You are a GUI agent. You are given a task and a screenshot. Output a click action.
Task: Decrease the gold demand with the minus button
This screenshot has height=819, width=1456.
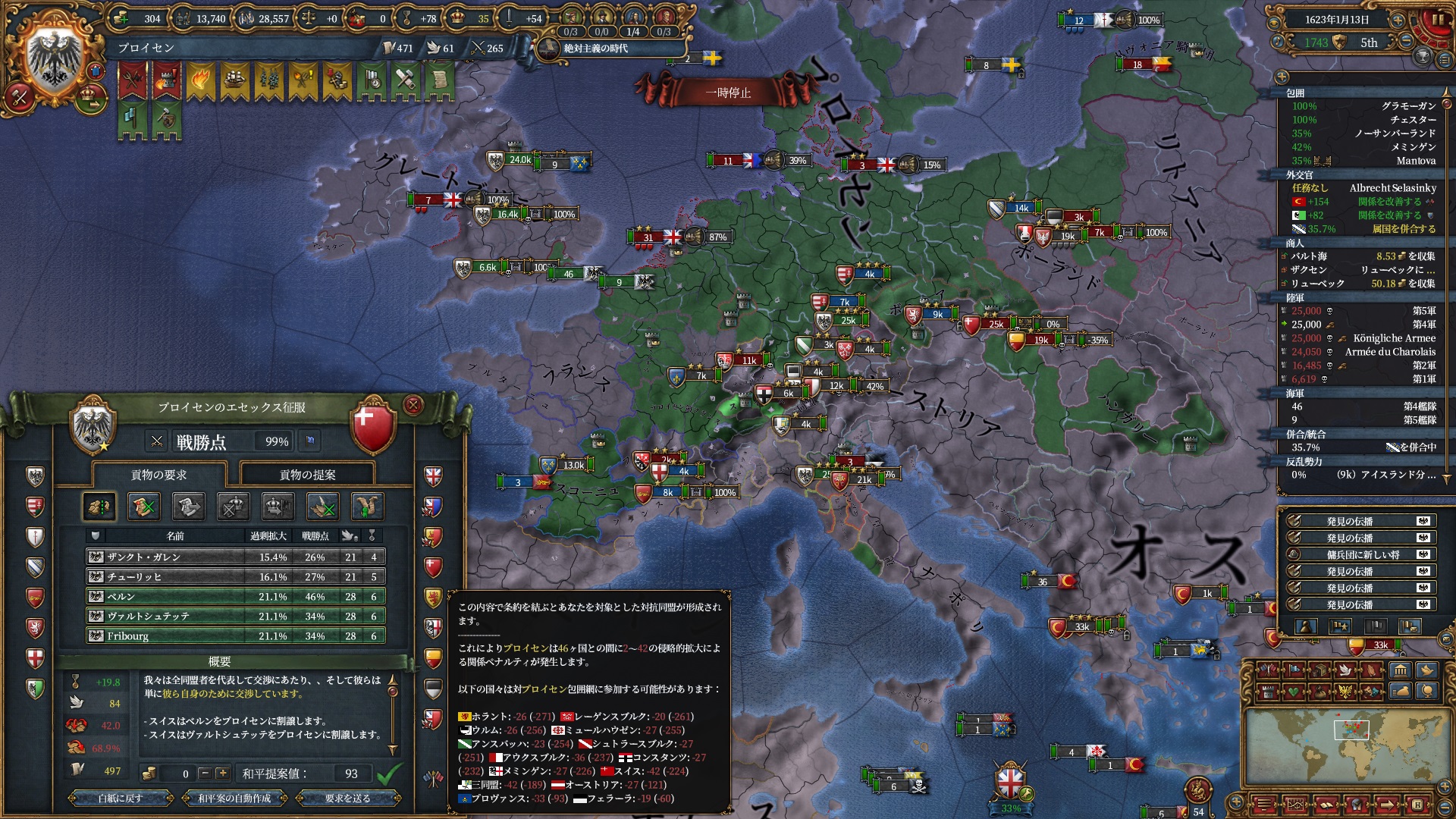[x=205, y=773]
